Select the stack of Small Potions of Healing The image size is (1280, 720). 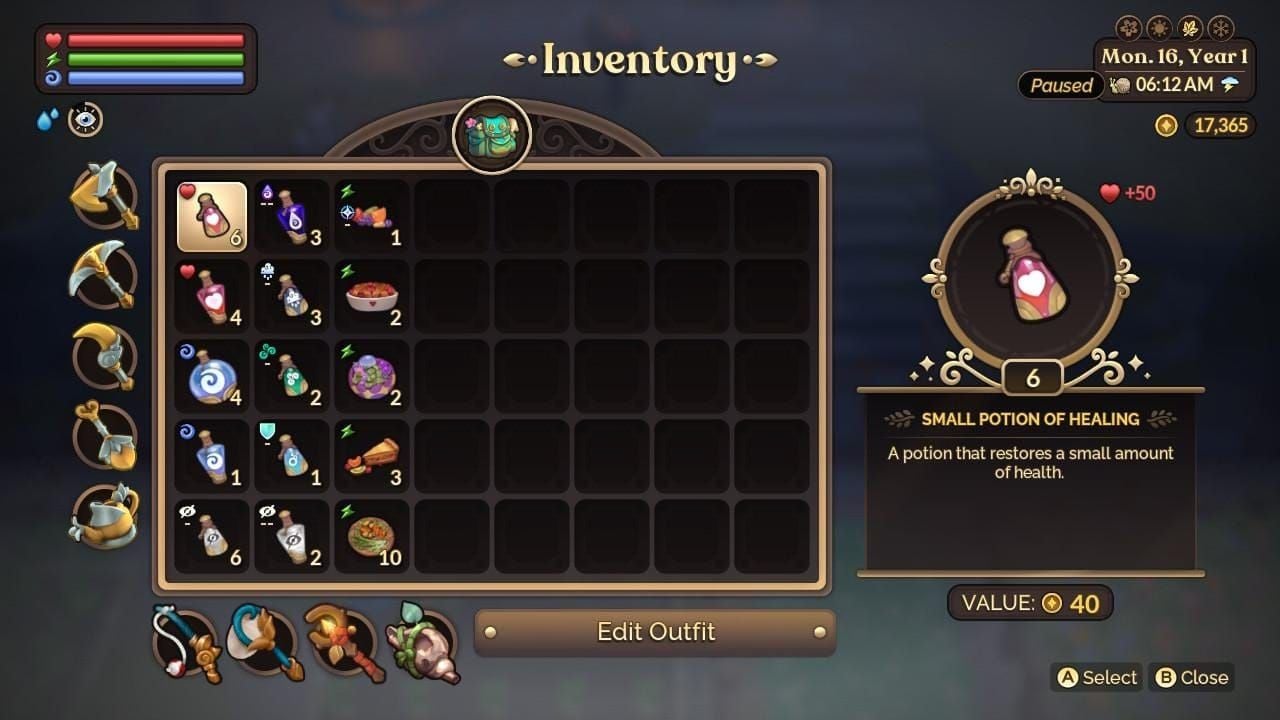(x=212, y=215)
